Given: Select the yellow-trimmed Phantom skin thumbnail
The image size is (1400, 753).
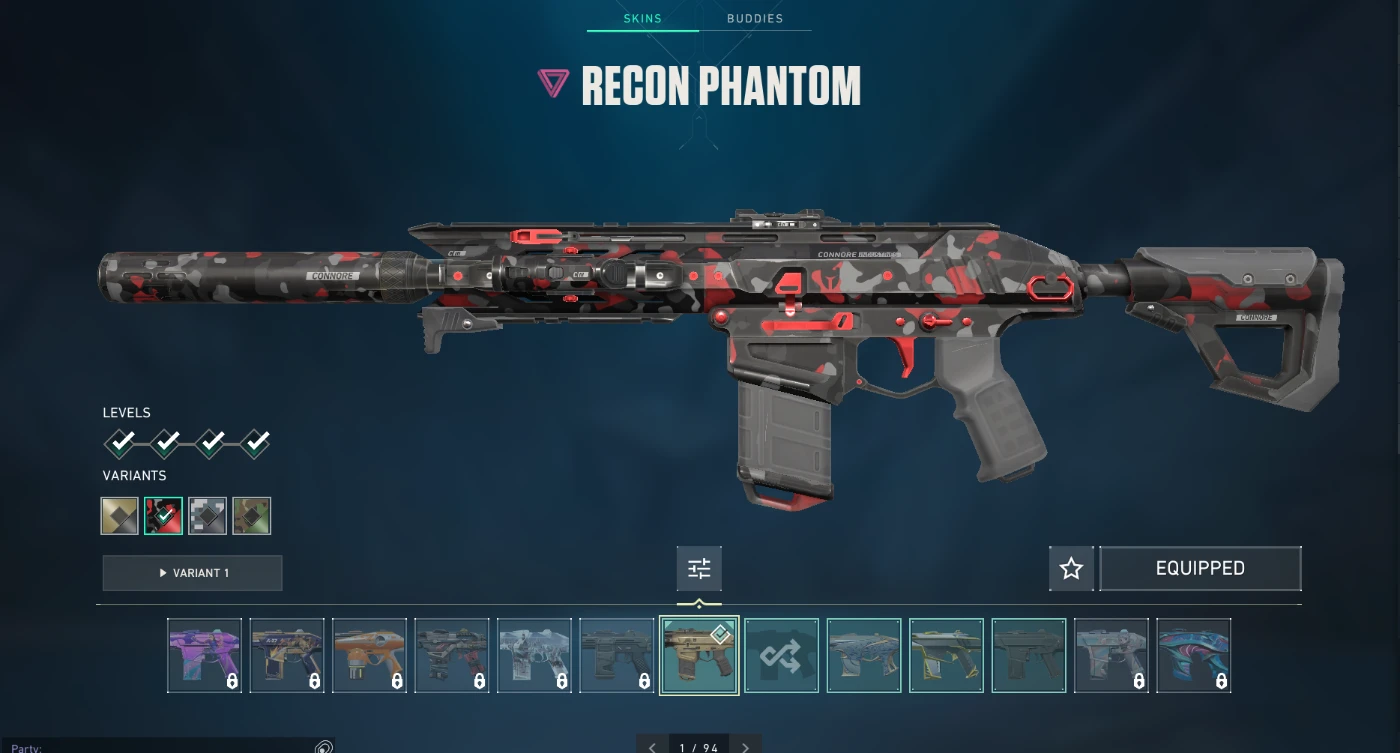Looking at the screenshot, I should click(x=946, y=655).
